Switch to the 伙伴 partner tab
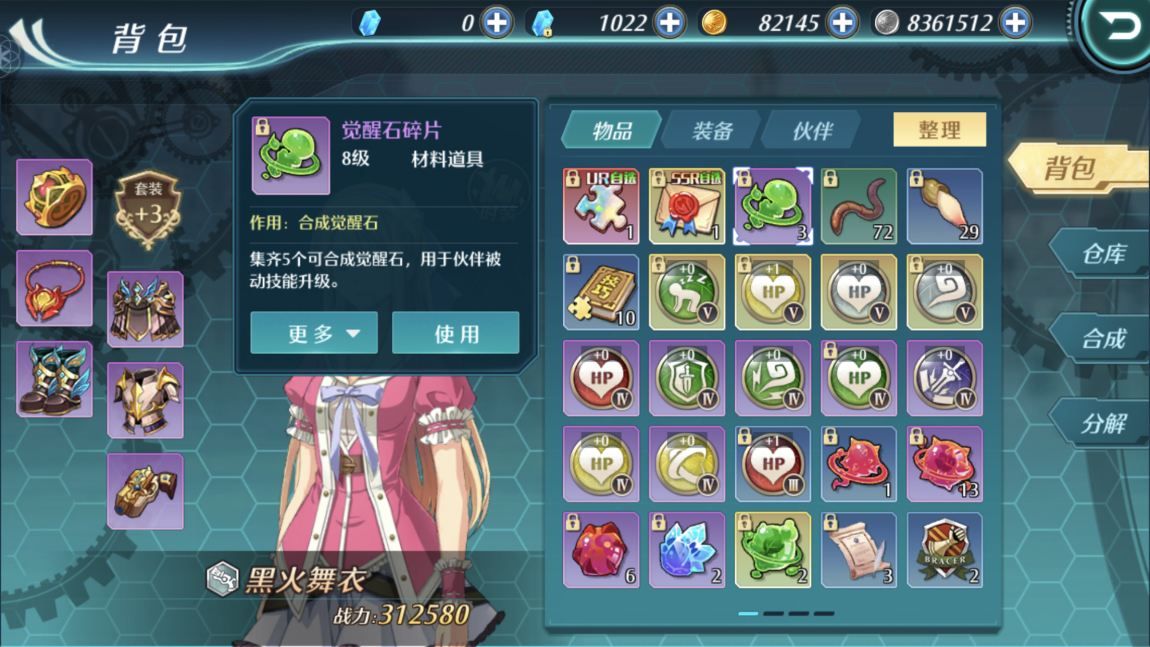The height and width of the screenshot is (647, 1150). pos(811,131)
